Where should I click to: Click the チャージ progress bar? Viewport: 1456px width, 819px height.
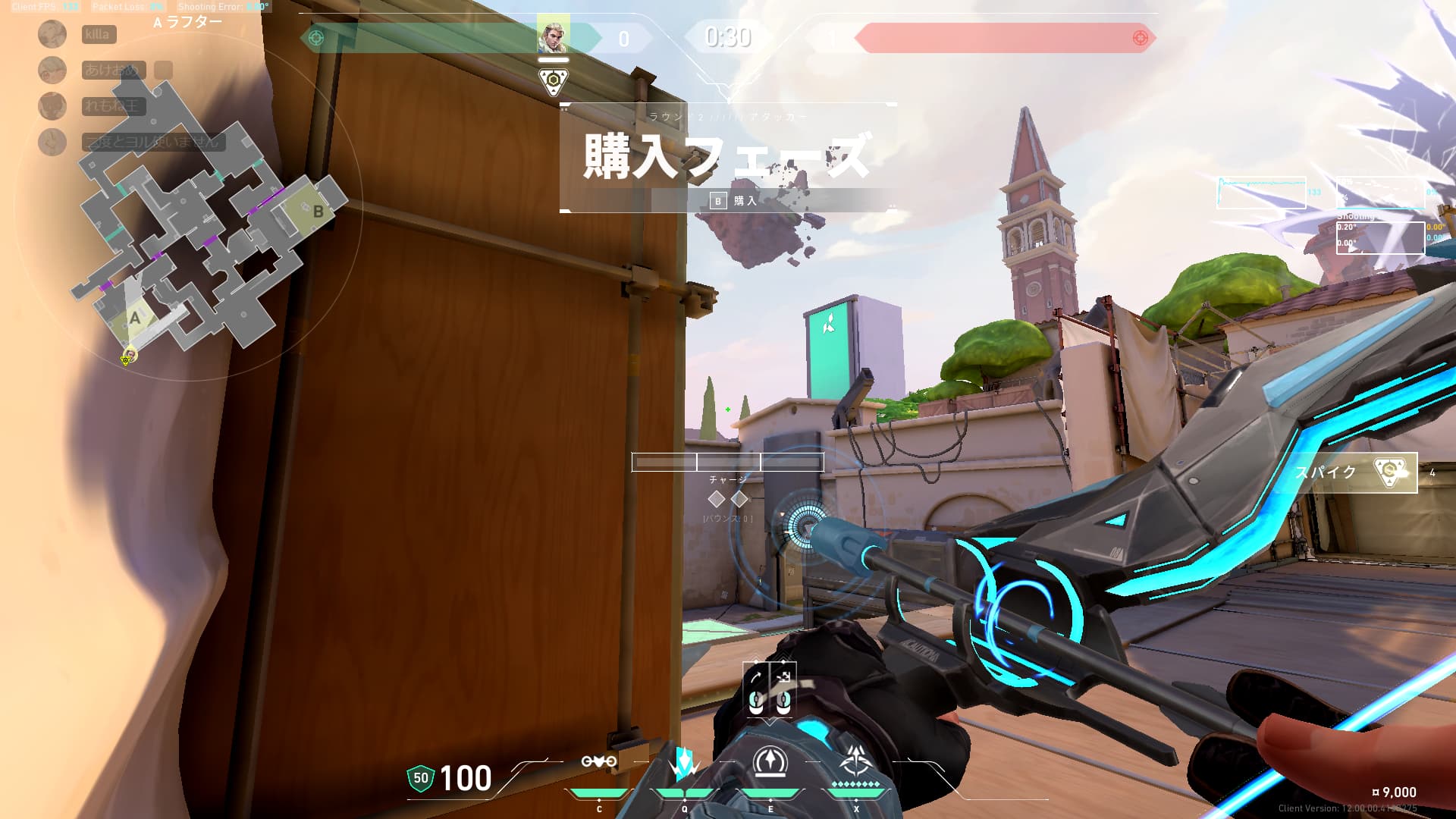726,461
